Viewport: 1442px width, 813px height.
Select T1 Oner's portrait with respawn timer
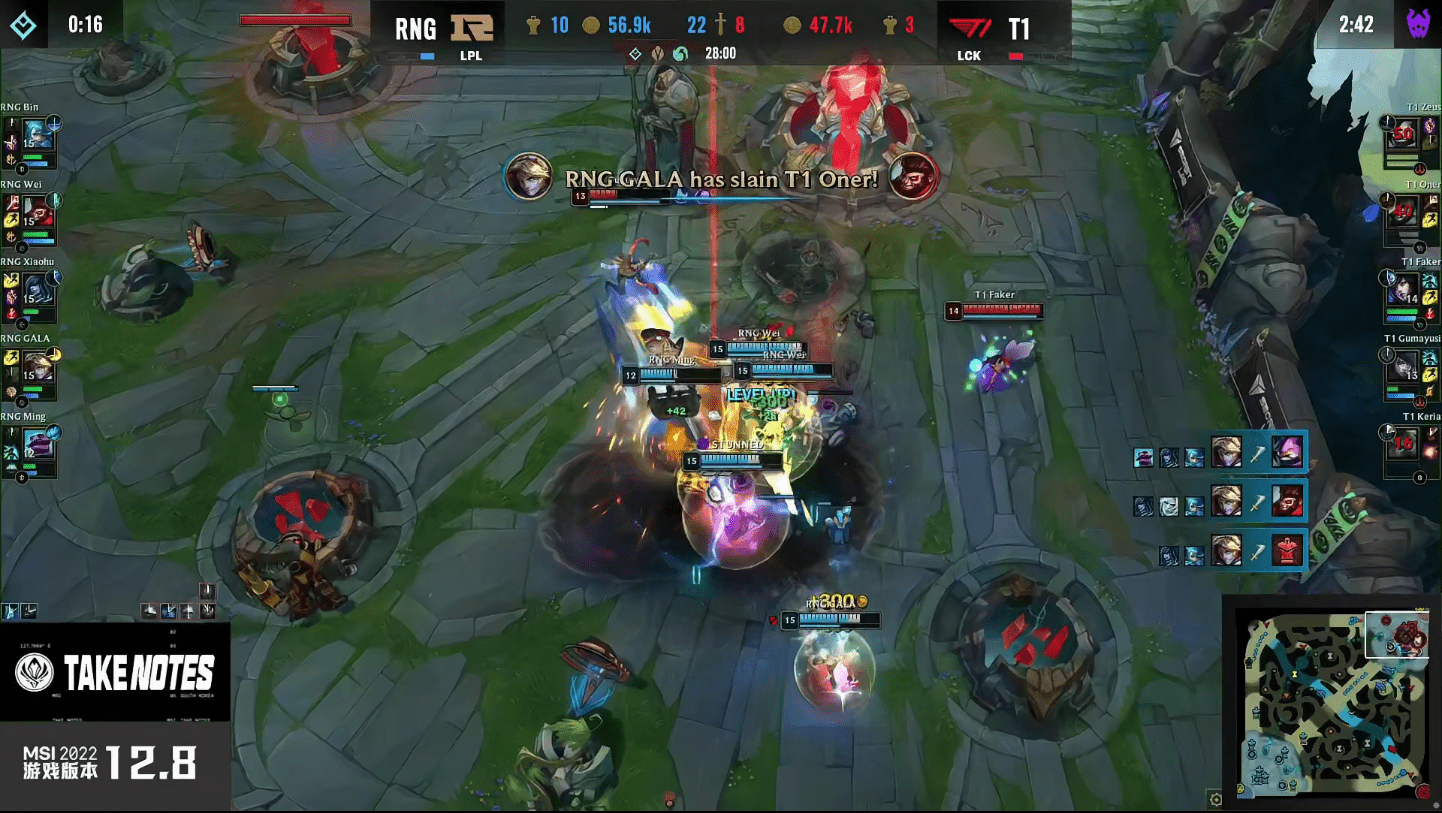coord(1404,210)
